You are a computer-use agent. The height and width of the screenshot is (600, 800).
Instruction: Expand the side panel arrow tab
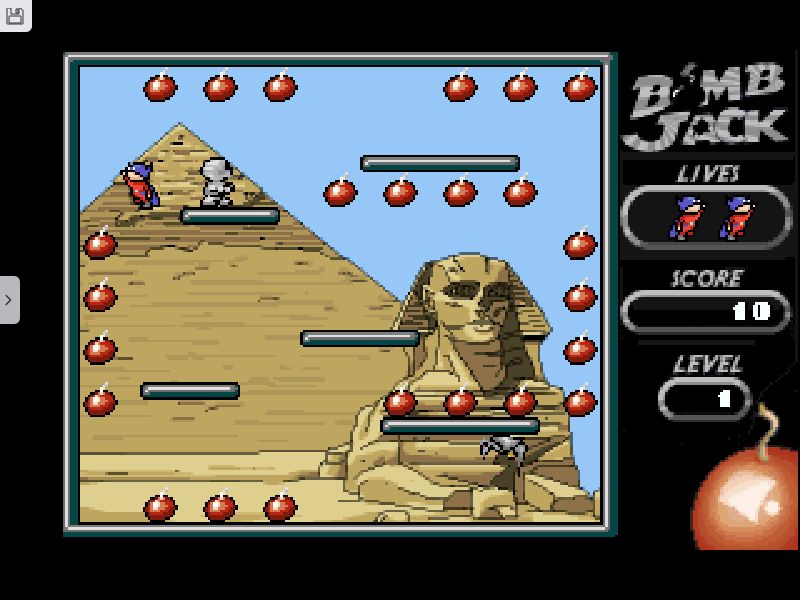click(9, 299)
